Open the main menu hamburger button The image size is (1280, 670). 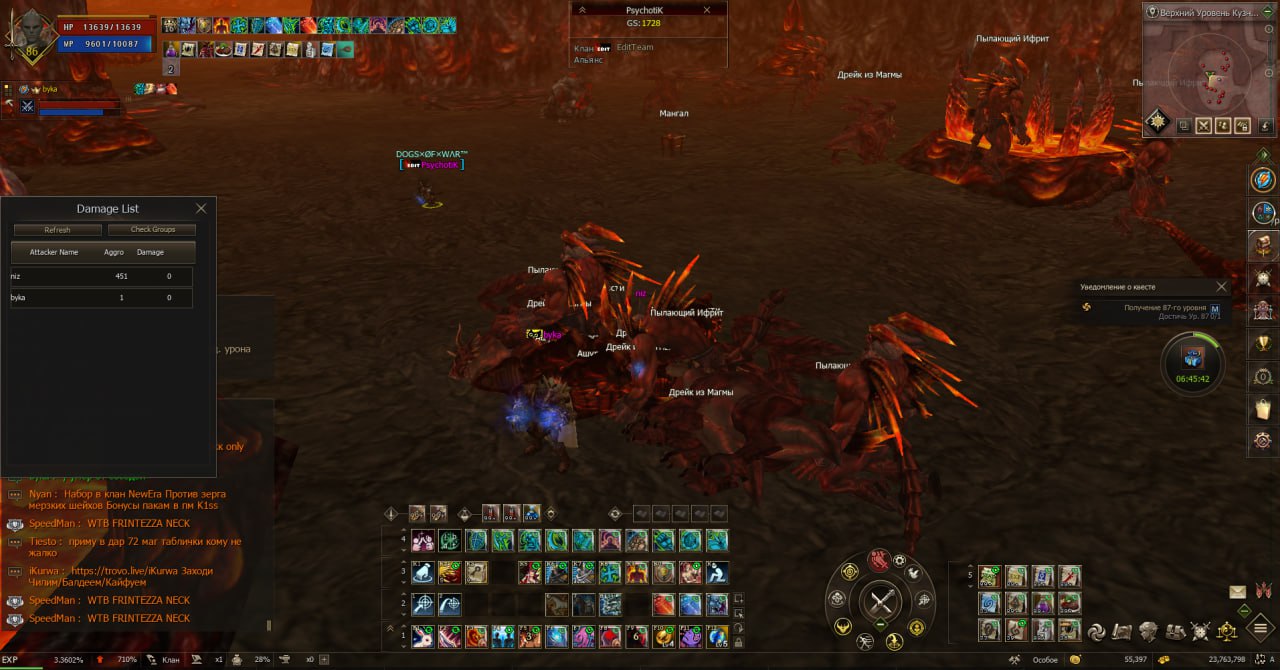tap(1256, 631)
